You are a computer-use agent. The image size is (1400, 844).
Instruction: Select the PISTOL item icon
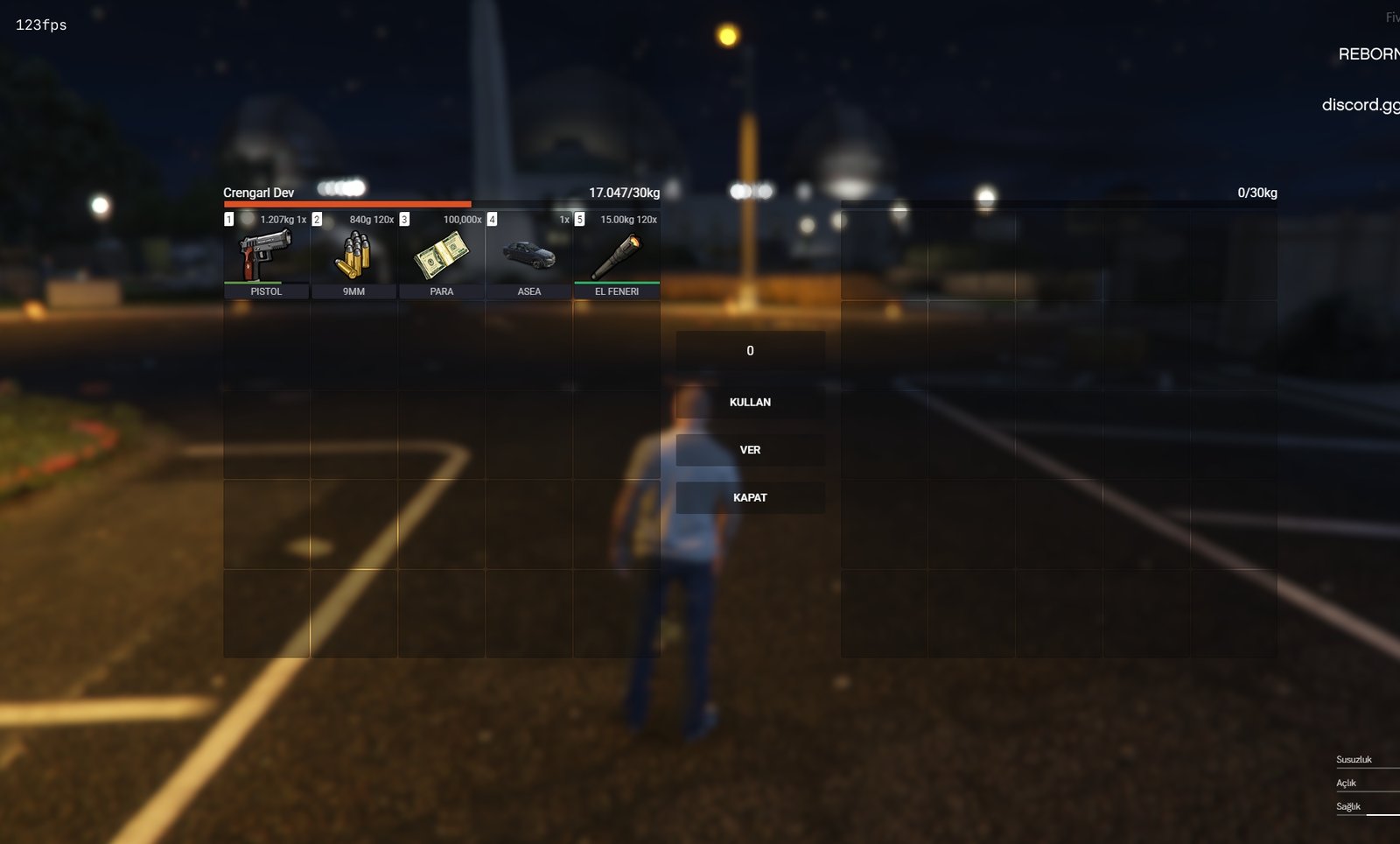pos(265,253)
